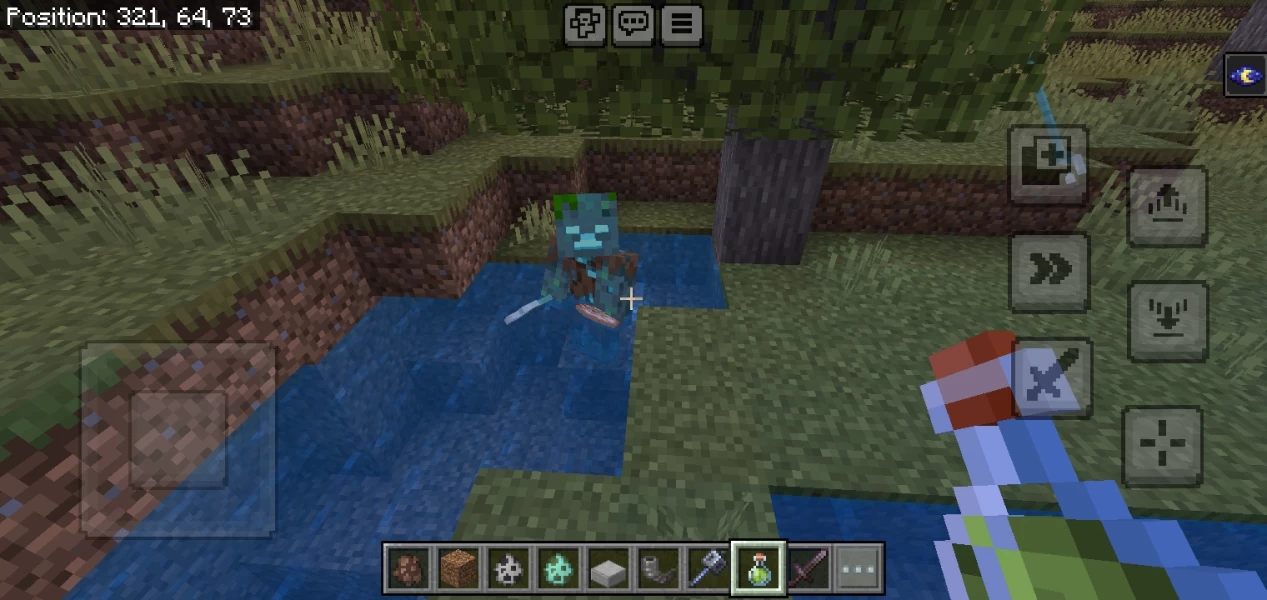
Task: Open the pause menu hamburger button
Action: point(682,24)
